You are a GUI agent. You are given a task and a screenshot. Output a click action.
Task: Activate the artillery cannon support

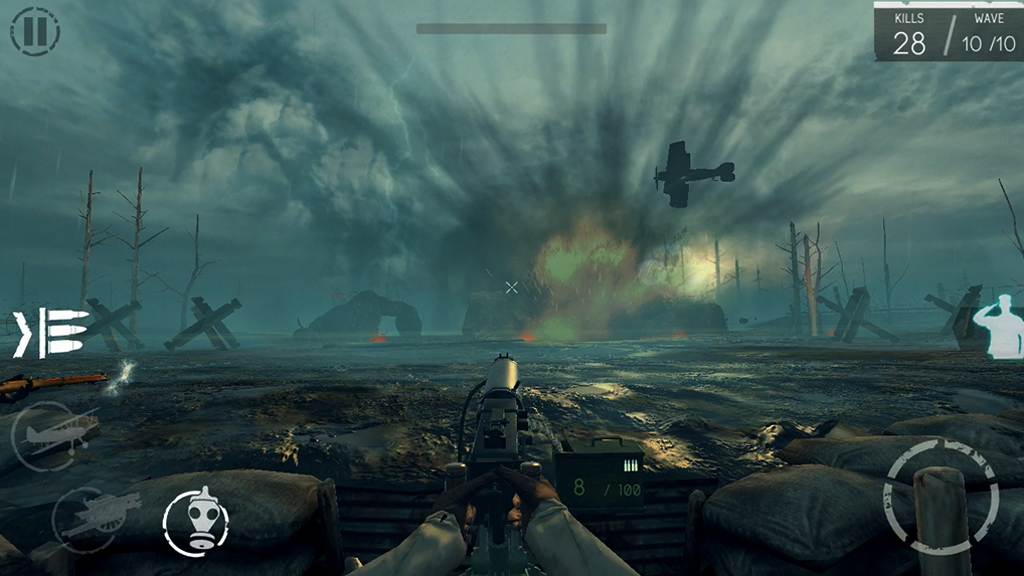click(x=88, y=518)
